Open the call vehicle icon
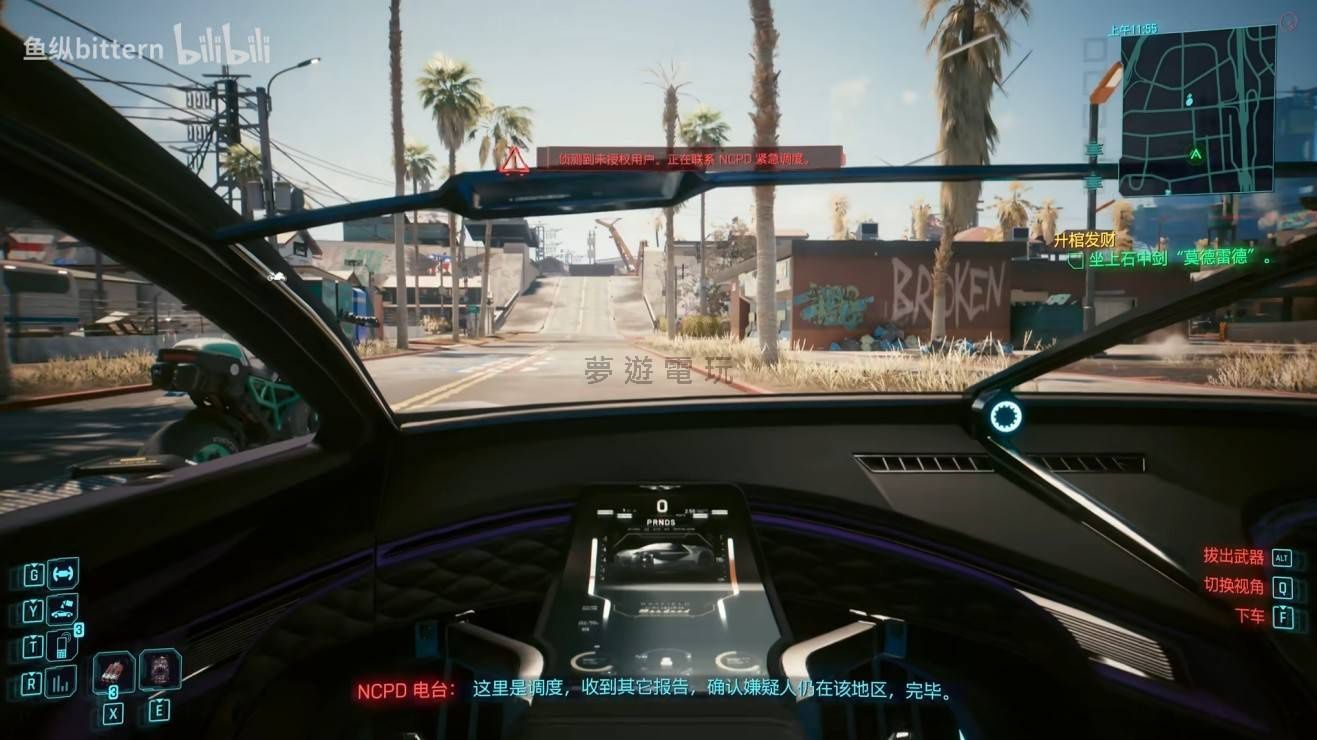This screenshot has width=1317, height=740. [x=62, y=609]
